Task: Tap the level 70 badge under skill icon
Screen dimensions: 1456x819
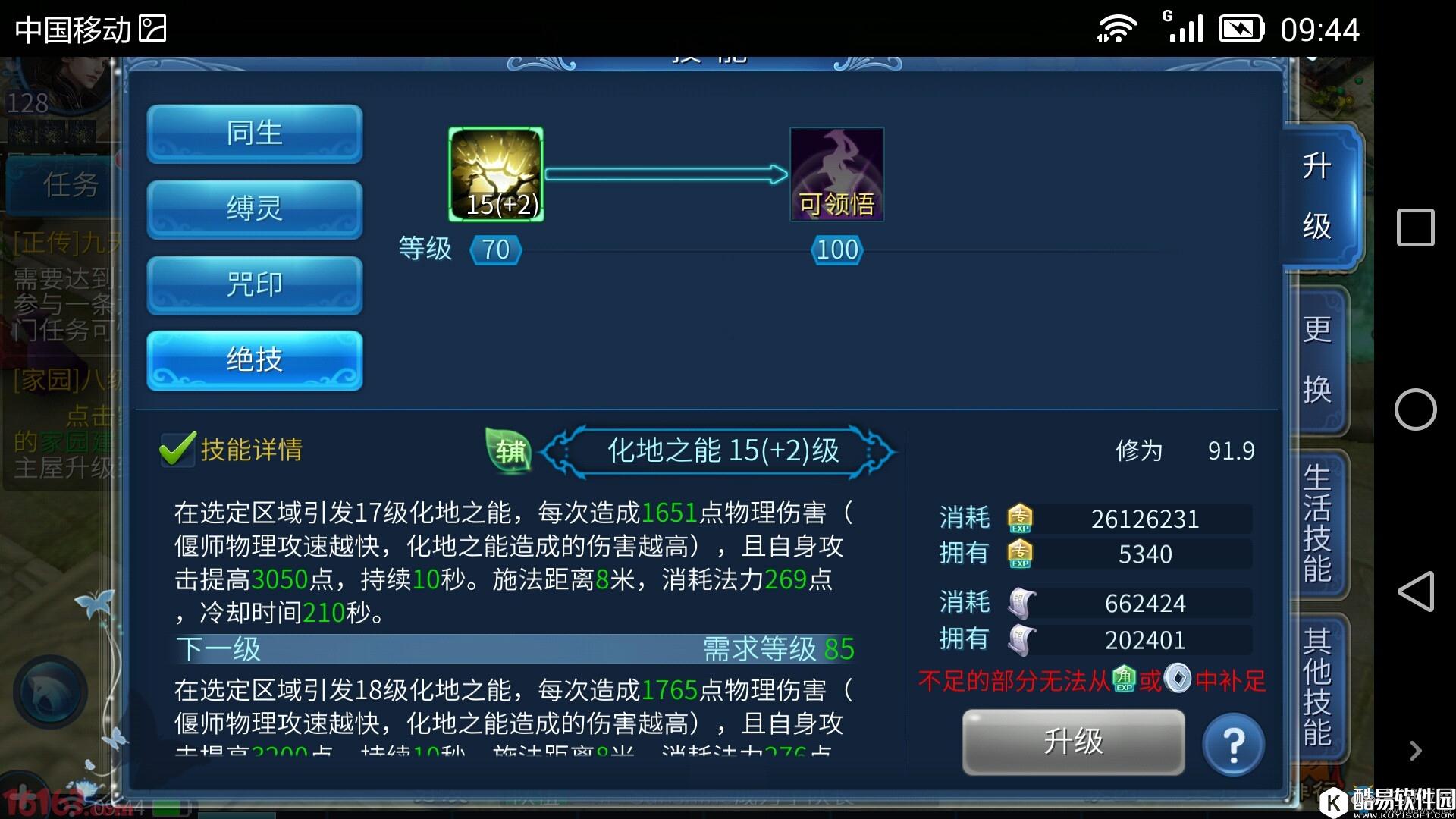Action: tap(494, 249)
